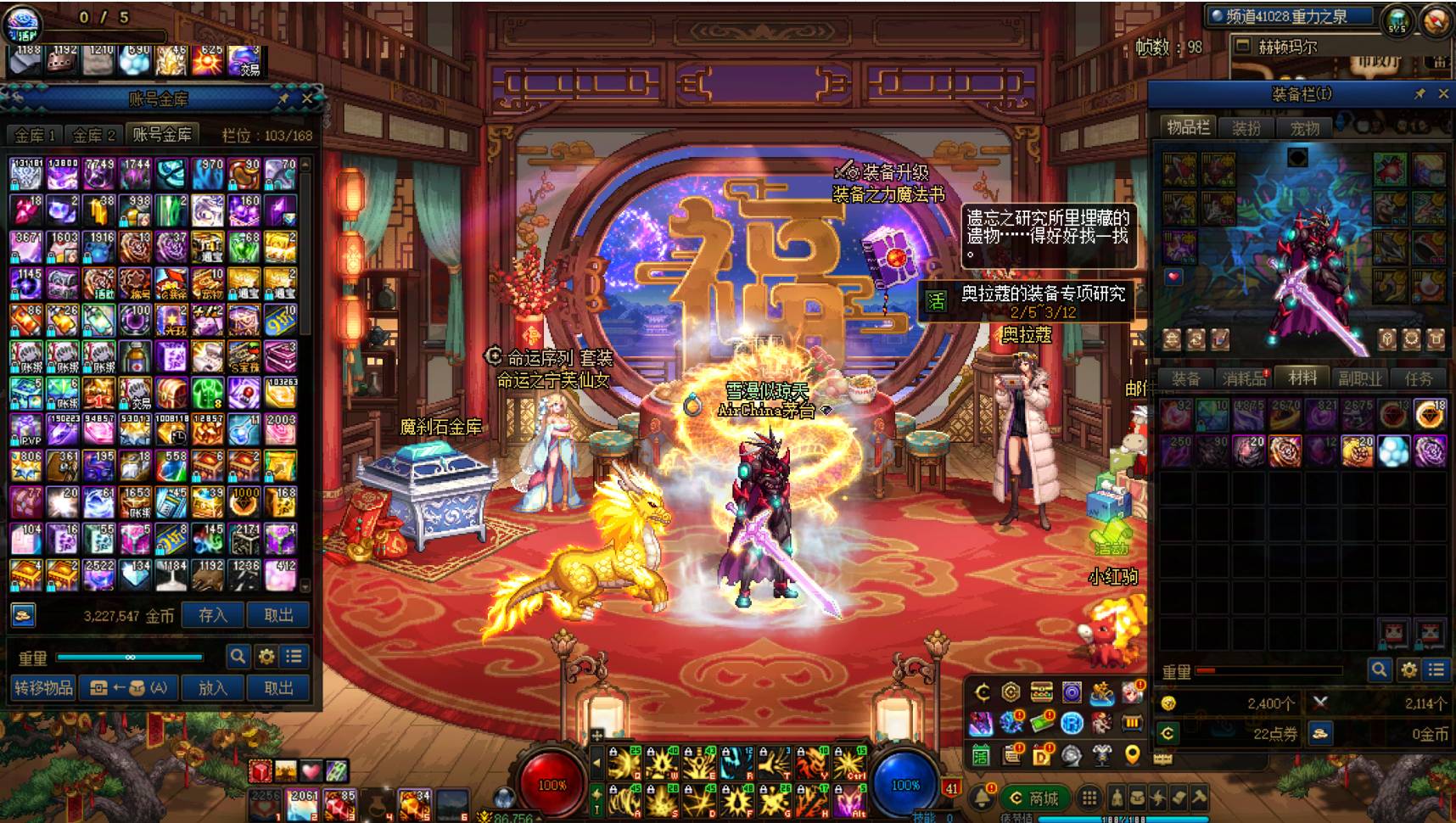Open the 频道41028 channel selector
Image resolution: width=1456 pixels, height=823 pixels.
[x=1290, y=16]
